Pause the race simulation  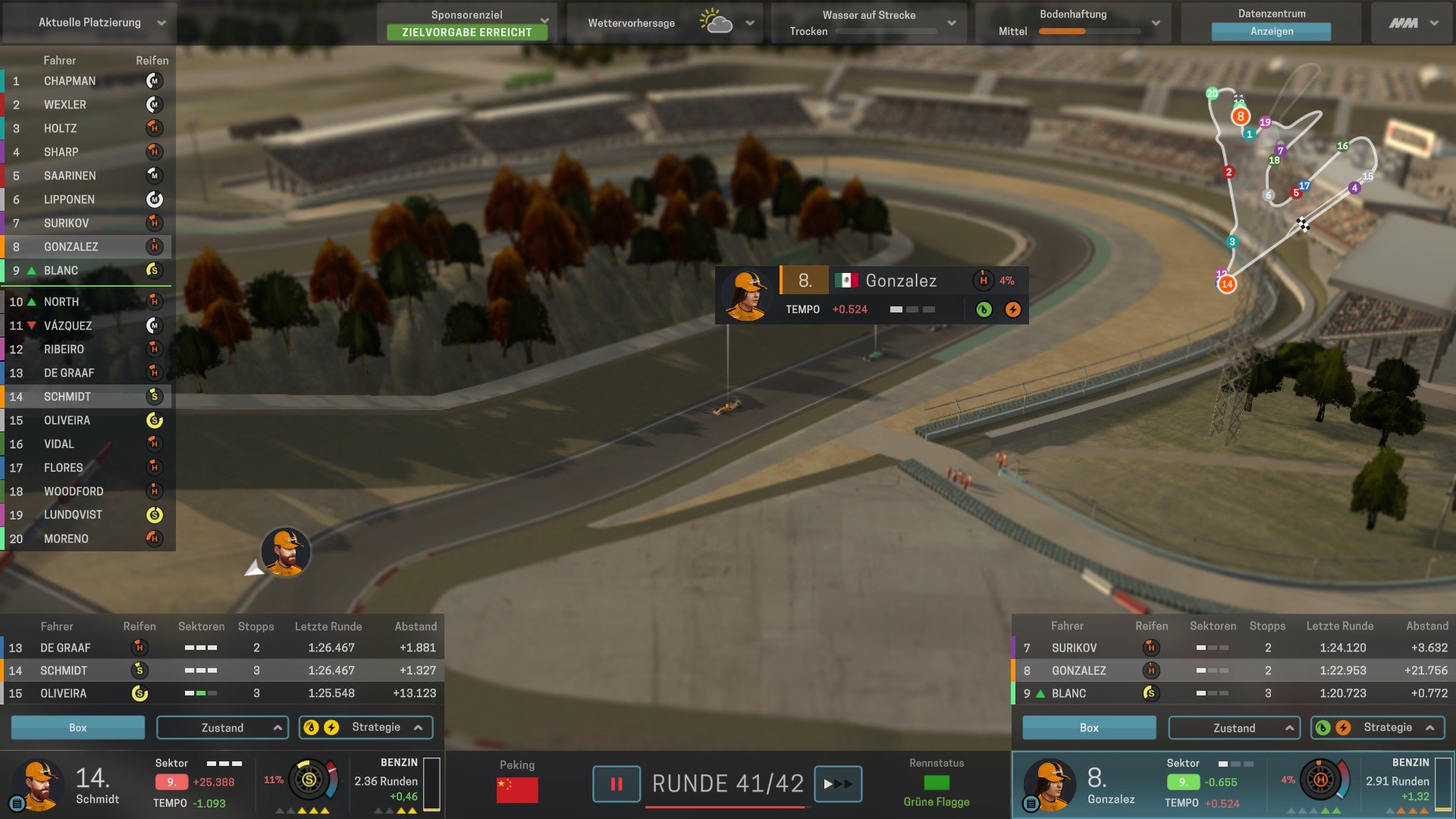tap(617, 784)
